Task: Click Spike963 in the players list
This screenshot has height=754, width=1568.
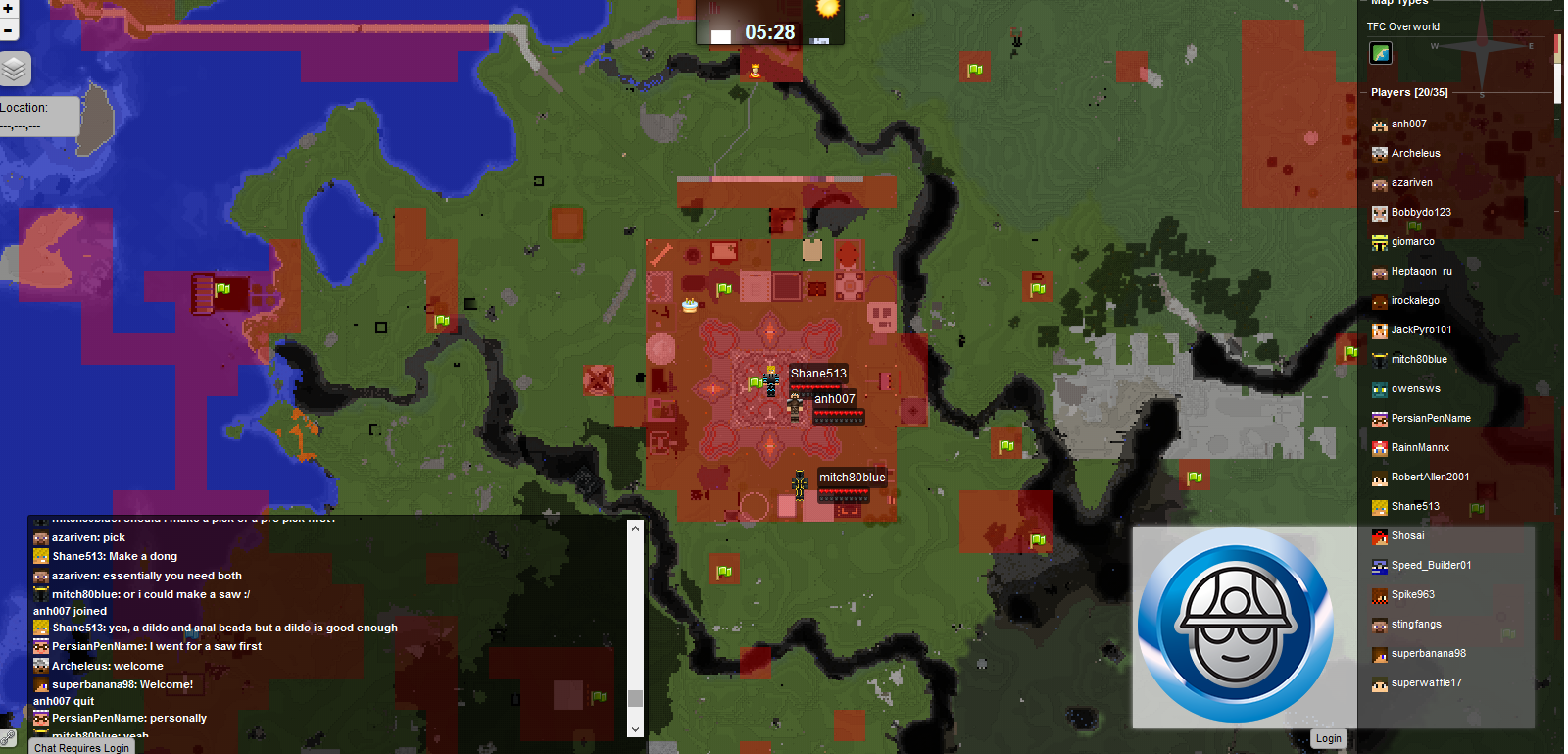Action: [1412, 595]
